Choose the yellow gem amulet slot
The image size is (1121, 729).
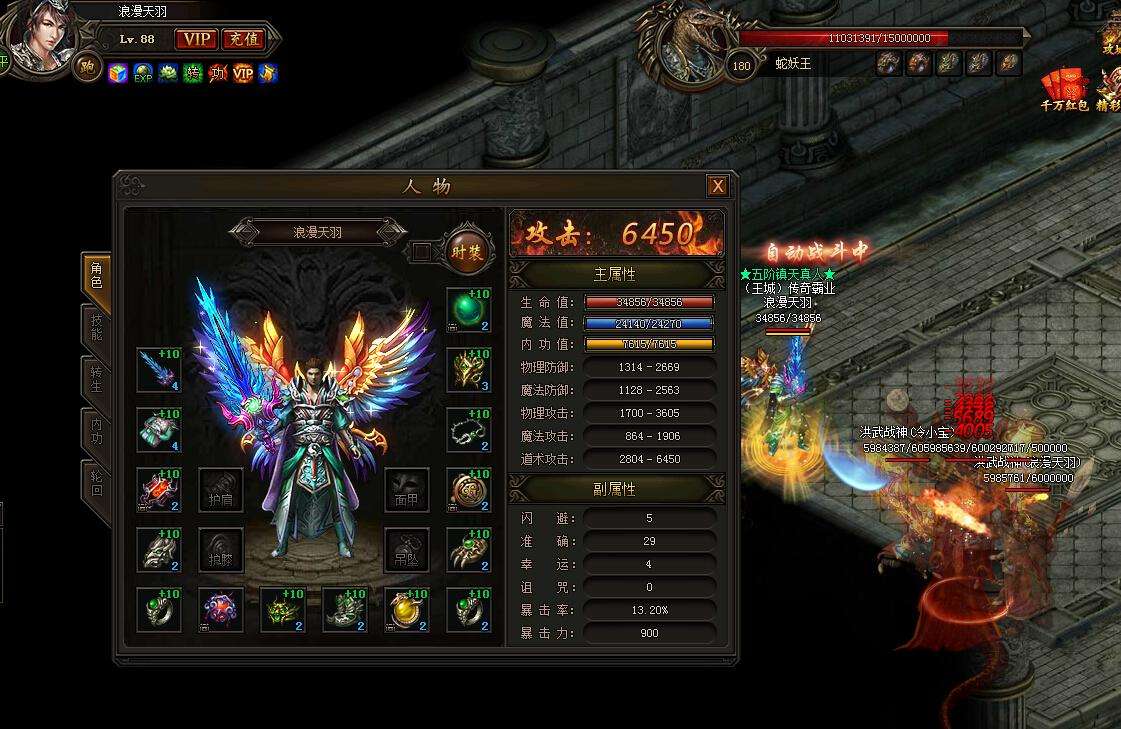[406, 609]
